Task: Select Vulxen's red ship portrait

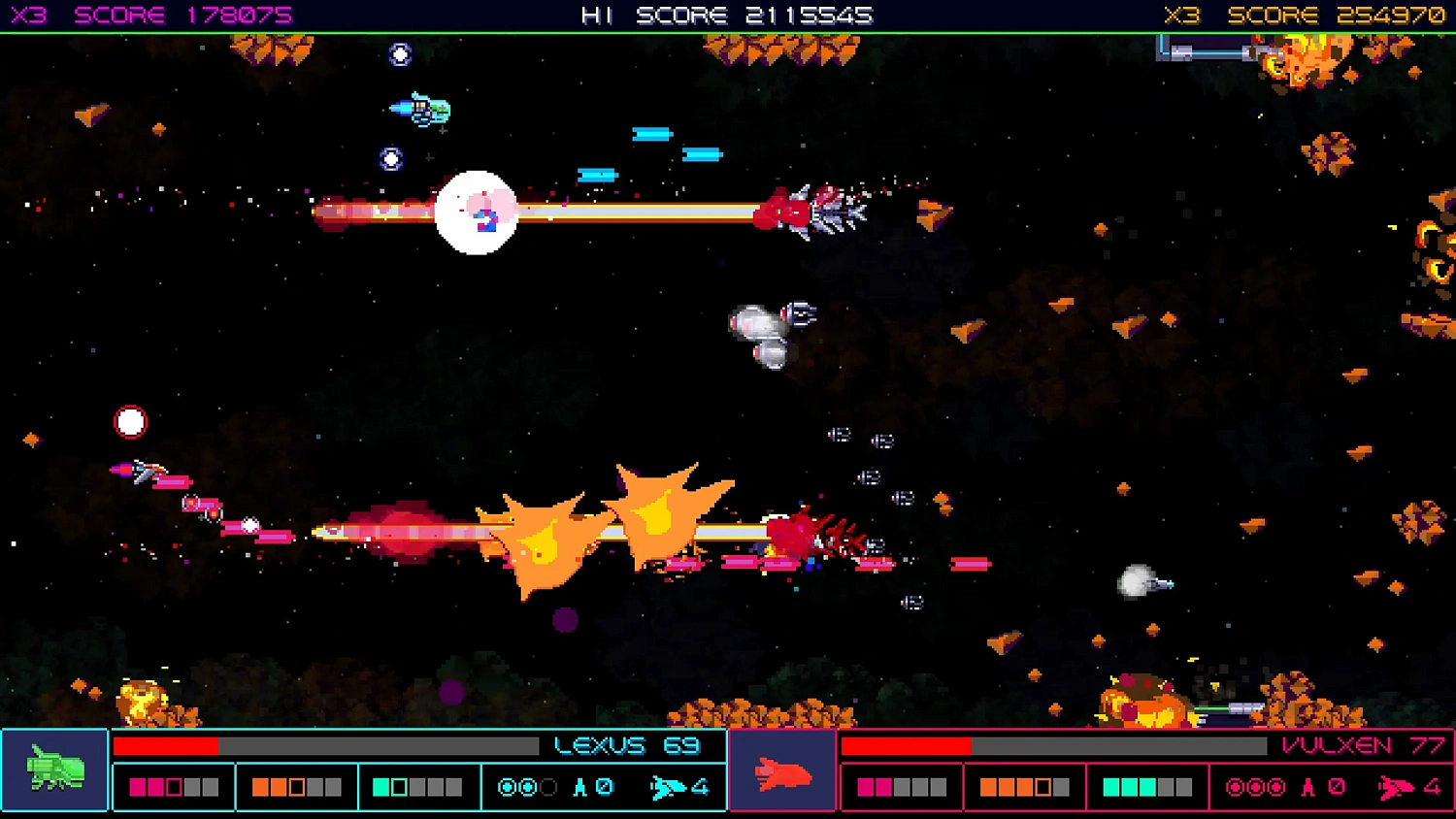Action: click(x=782, y=773)
